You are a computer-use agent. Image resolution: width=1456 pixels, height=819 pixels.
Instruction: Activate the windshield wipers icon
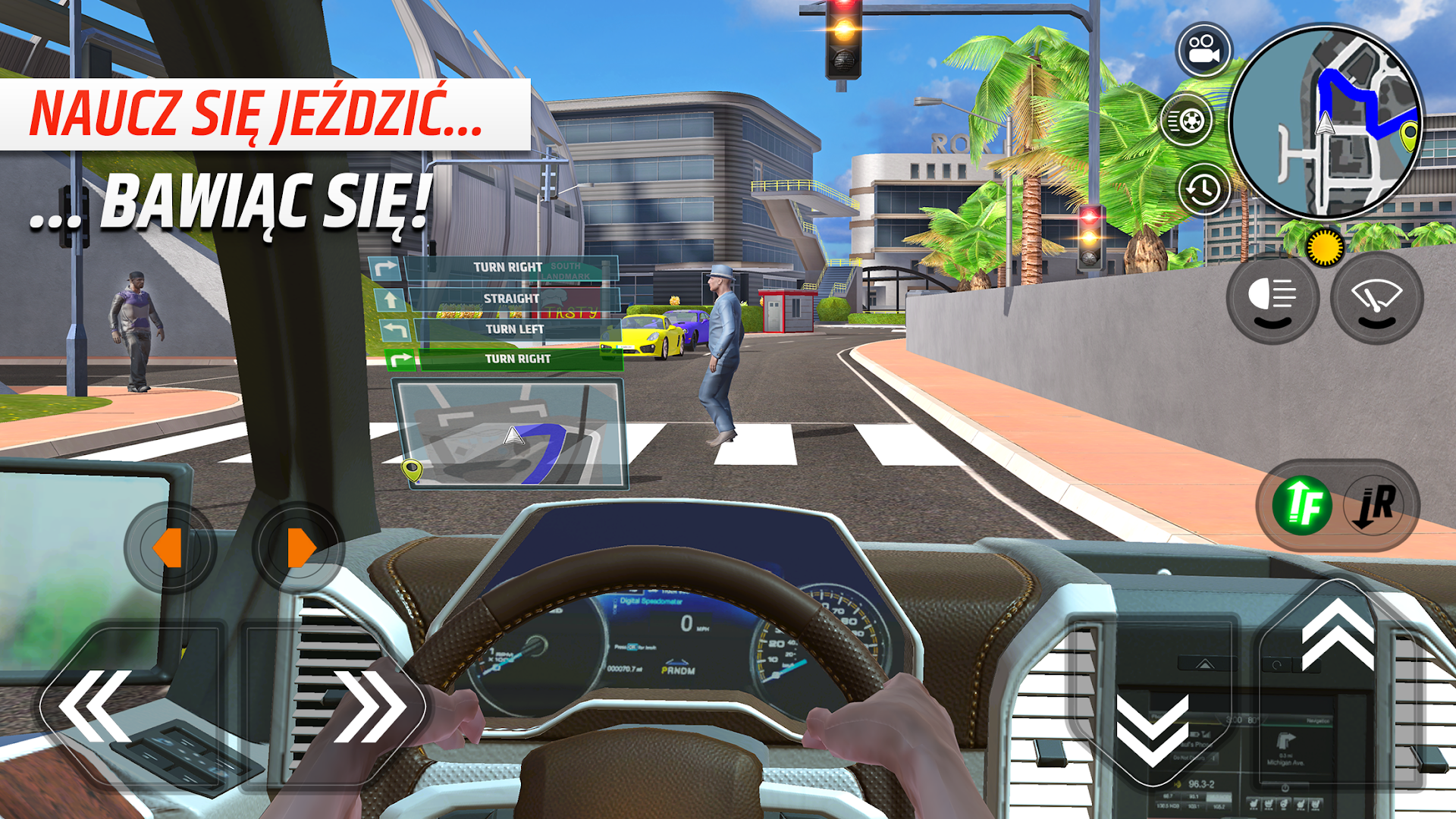[x=1377, y=299]
